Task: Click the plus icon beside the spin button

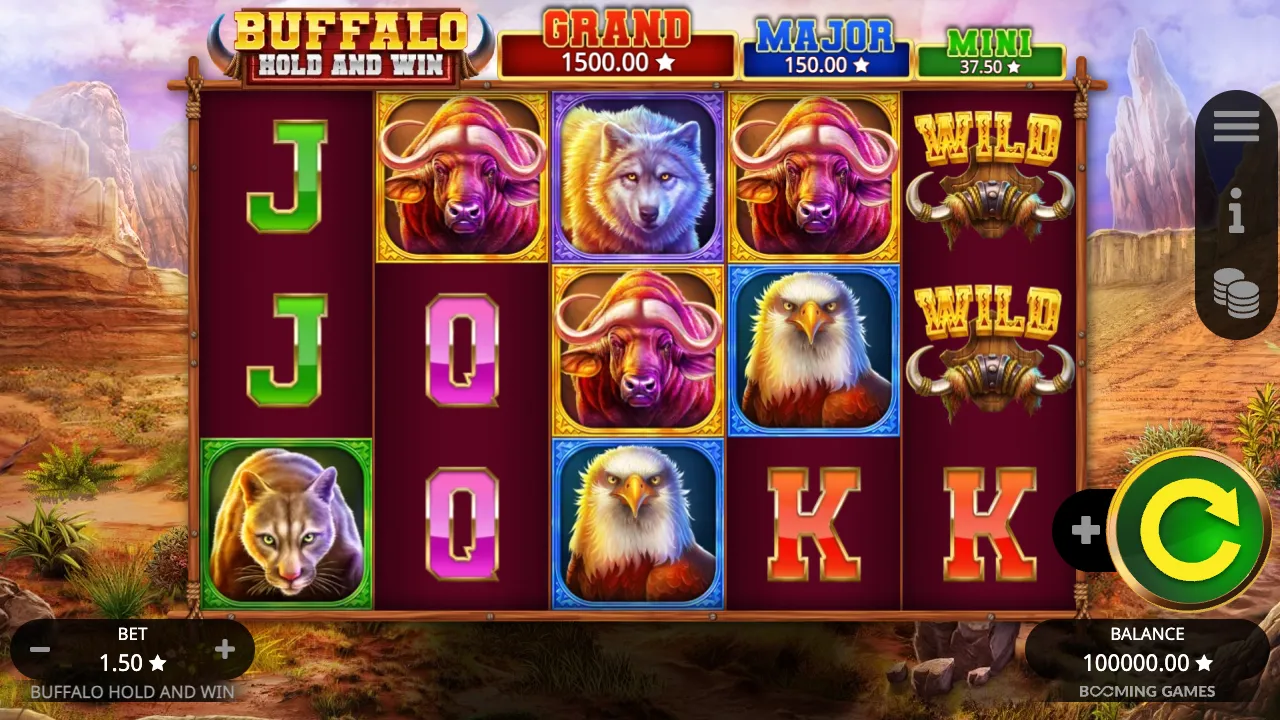Action: pyautogui.click(x=1085, y=530)
